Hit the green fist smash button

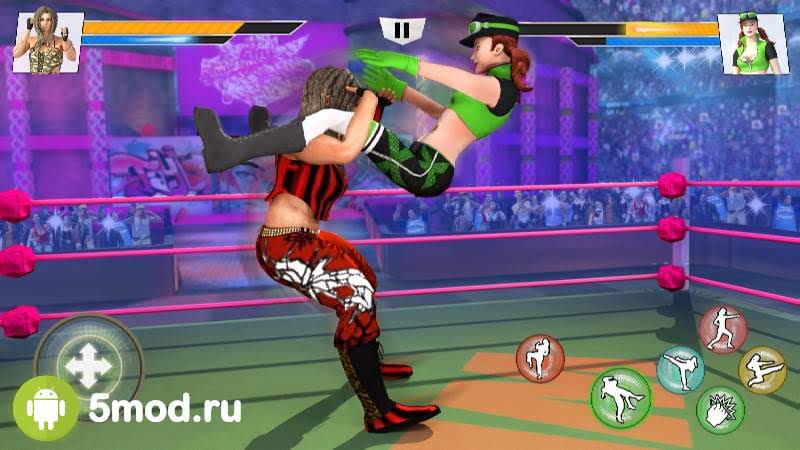point(720,410)
